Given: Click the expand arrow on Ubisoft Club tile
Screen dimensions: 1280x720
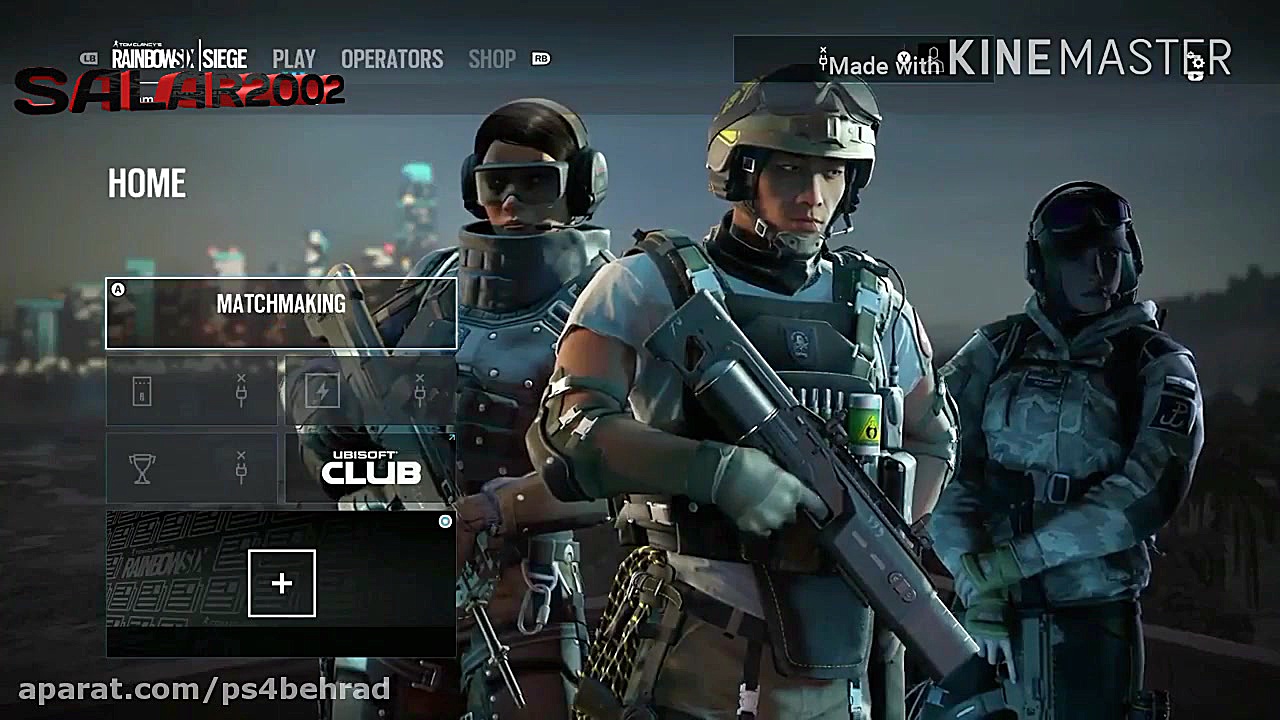Looking at the screenshot, I should [453, 437].
